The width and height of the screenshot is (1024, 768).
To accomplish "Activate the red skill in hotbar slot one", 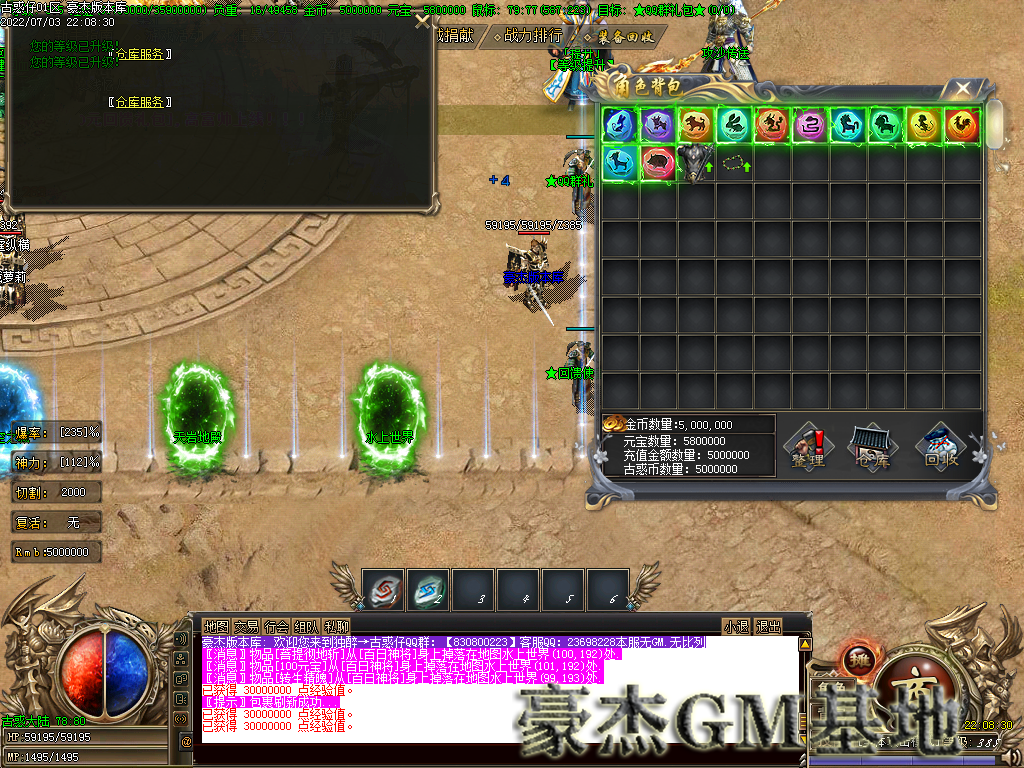I will (383, 588).
